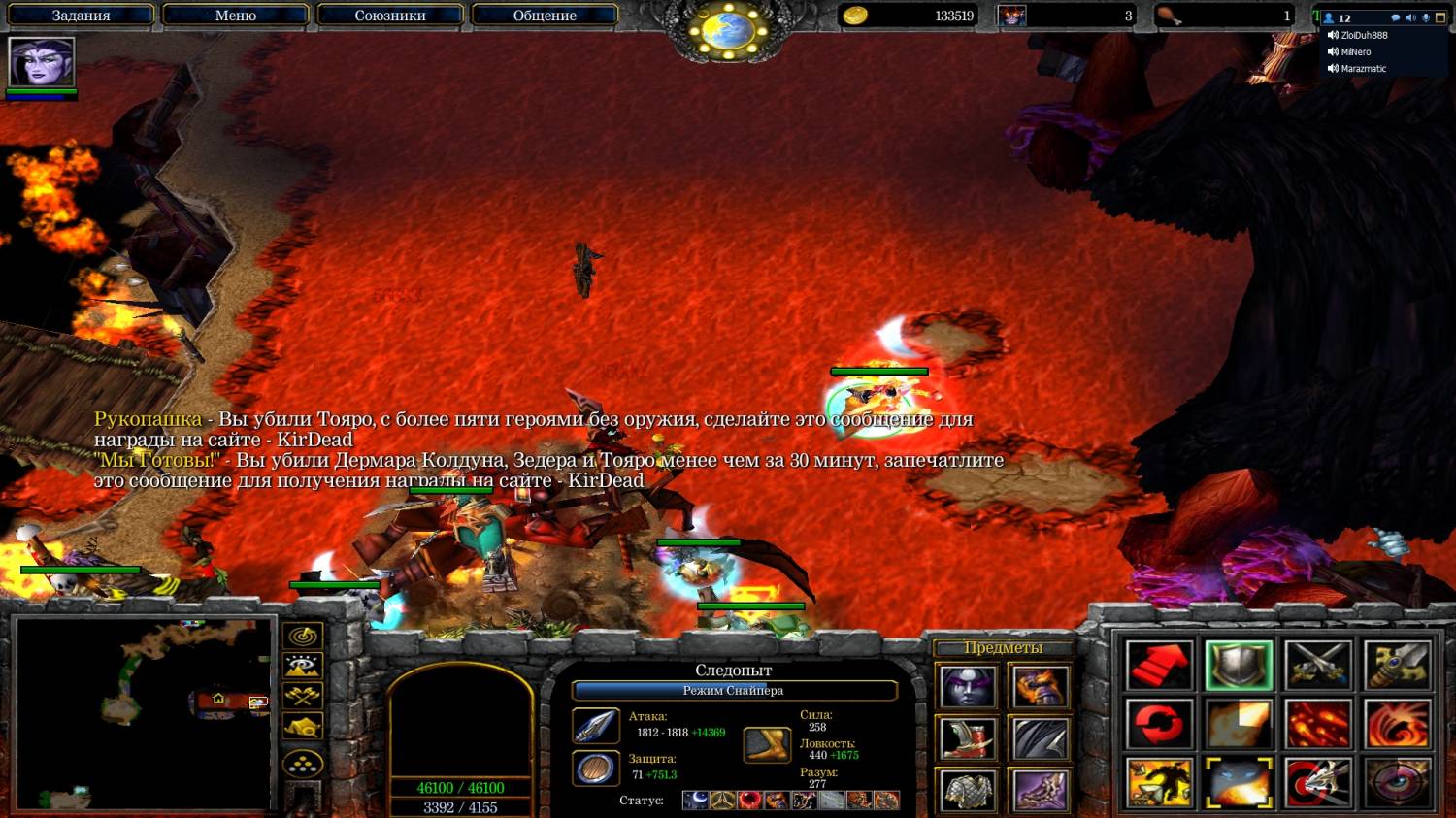Screen dimensions: 1456x818
Task: Maximize the voice overlay window
Action: [x=1440, y=17]
